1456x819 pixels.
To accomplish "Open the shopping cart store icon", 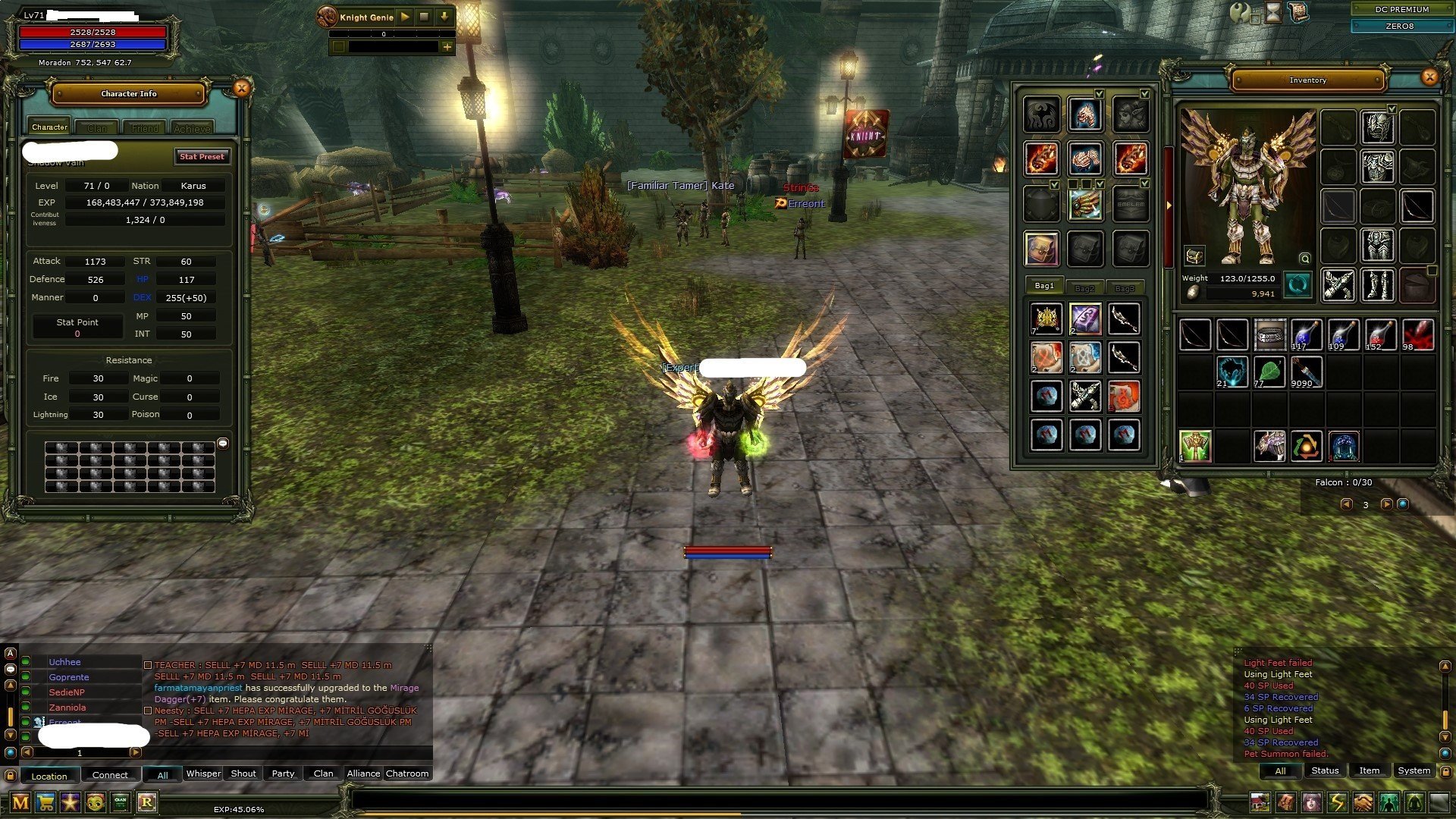I will 45,802.
